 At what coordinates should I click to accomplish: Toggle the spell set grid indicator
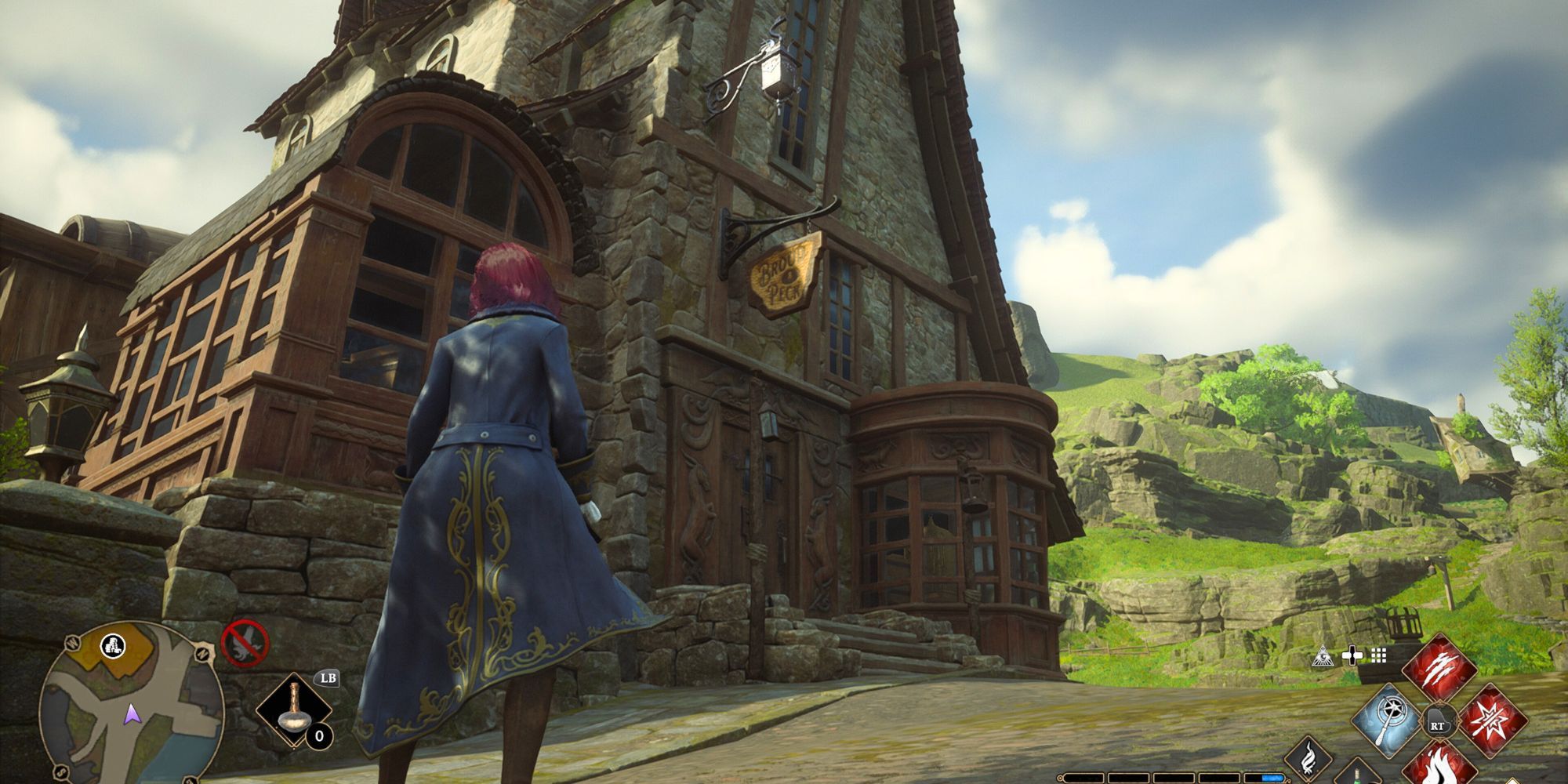(x=1378, y=657)
